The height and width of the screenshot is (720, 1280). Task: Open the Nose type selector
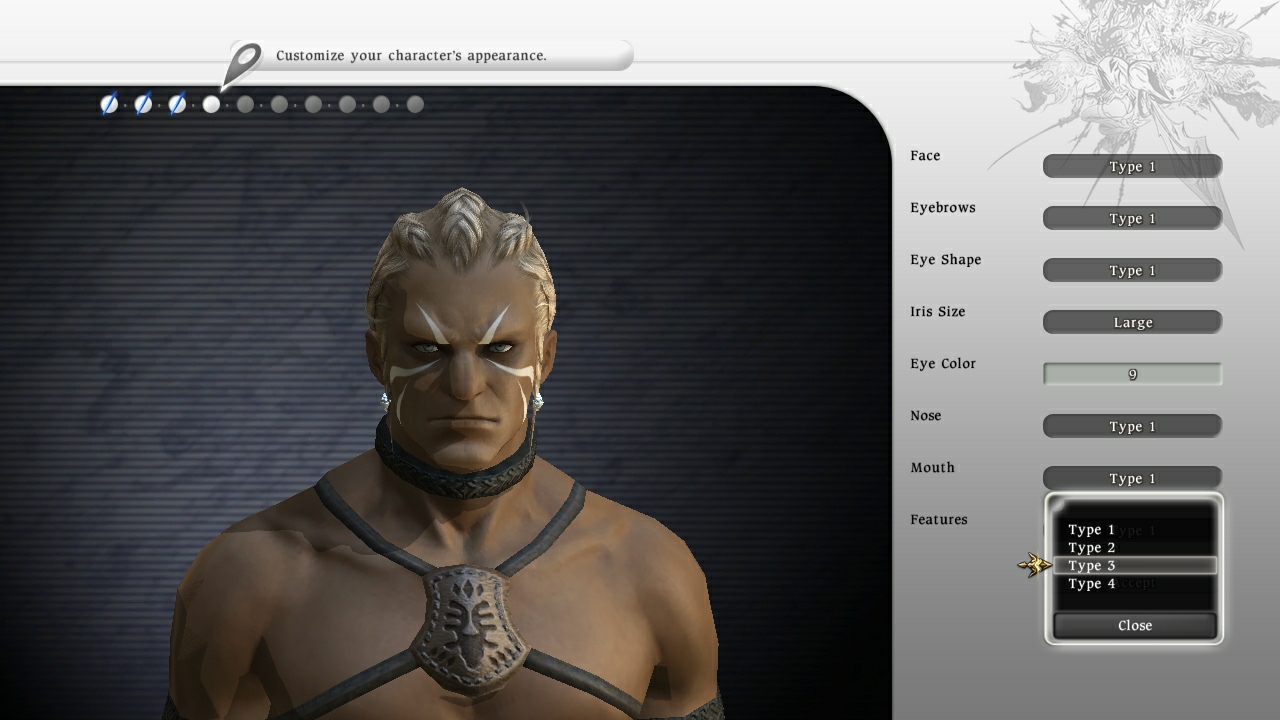(x=1131, y=426)
